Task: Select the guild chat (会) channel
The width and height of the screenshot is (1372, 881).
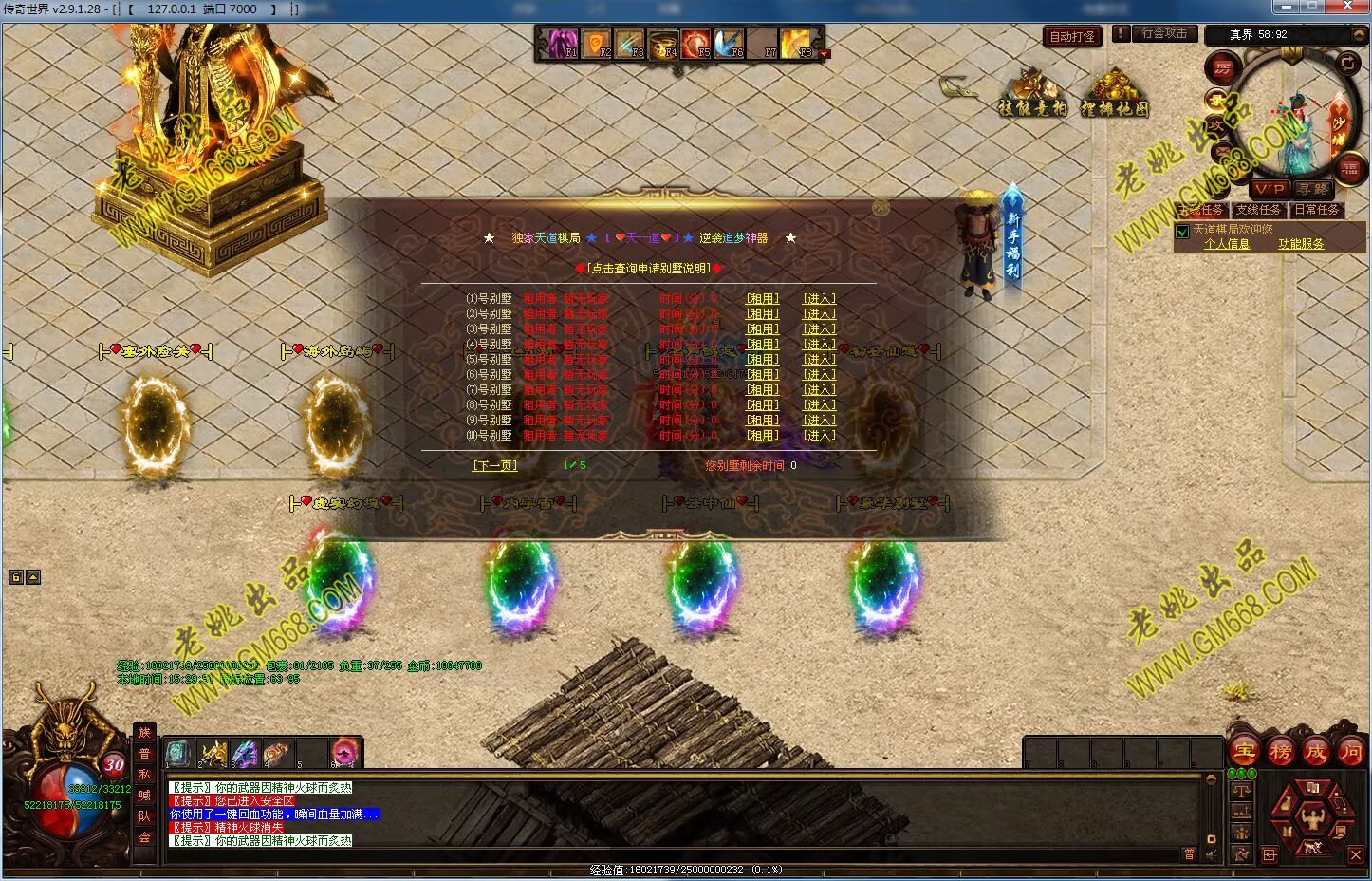Action: point(144,836)
